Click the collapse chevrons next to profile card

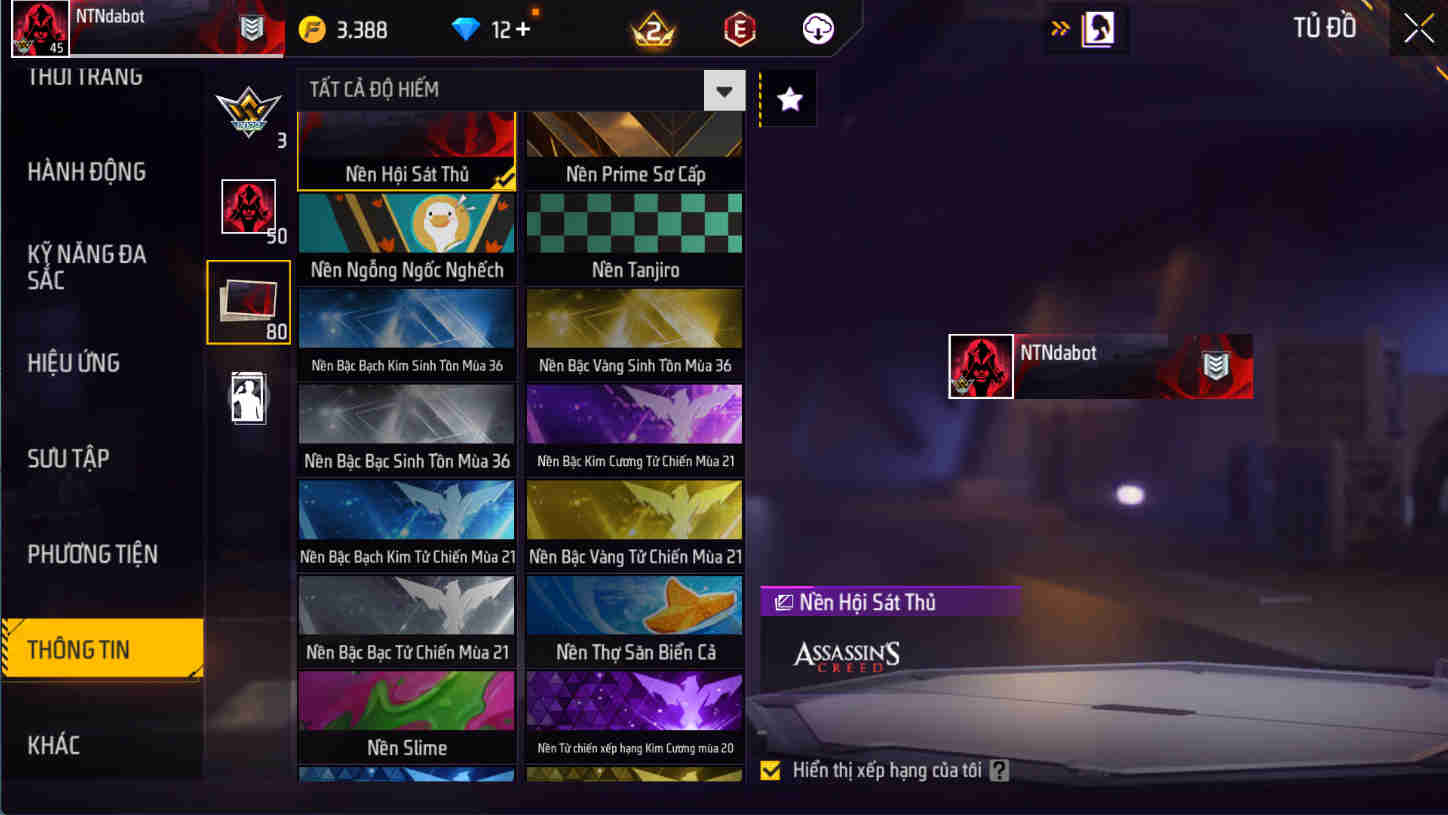(x=1059, y=28)
